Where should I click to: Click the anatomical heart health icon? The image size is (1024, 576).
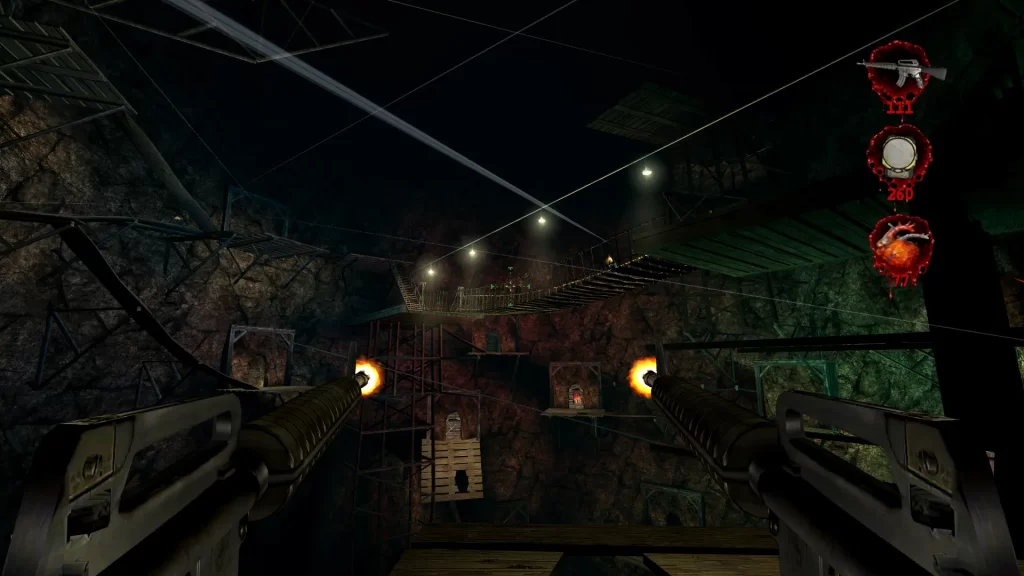click(900, 247)
